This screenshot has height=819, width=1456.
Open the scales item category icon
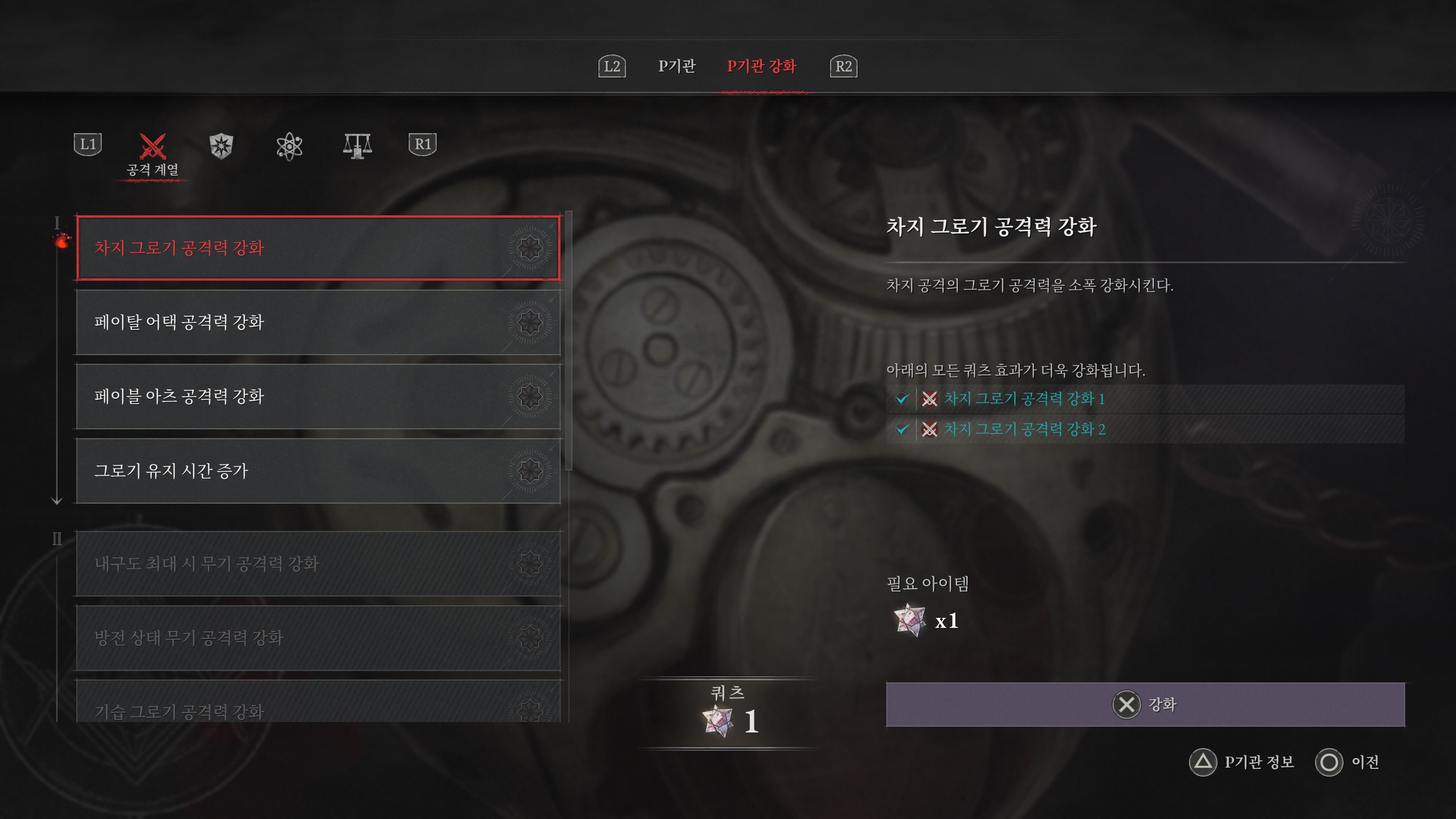coord(357,146)
